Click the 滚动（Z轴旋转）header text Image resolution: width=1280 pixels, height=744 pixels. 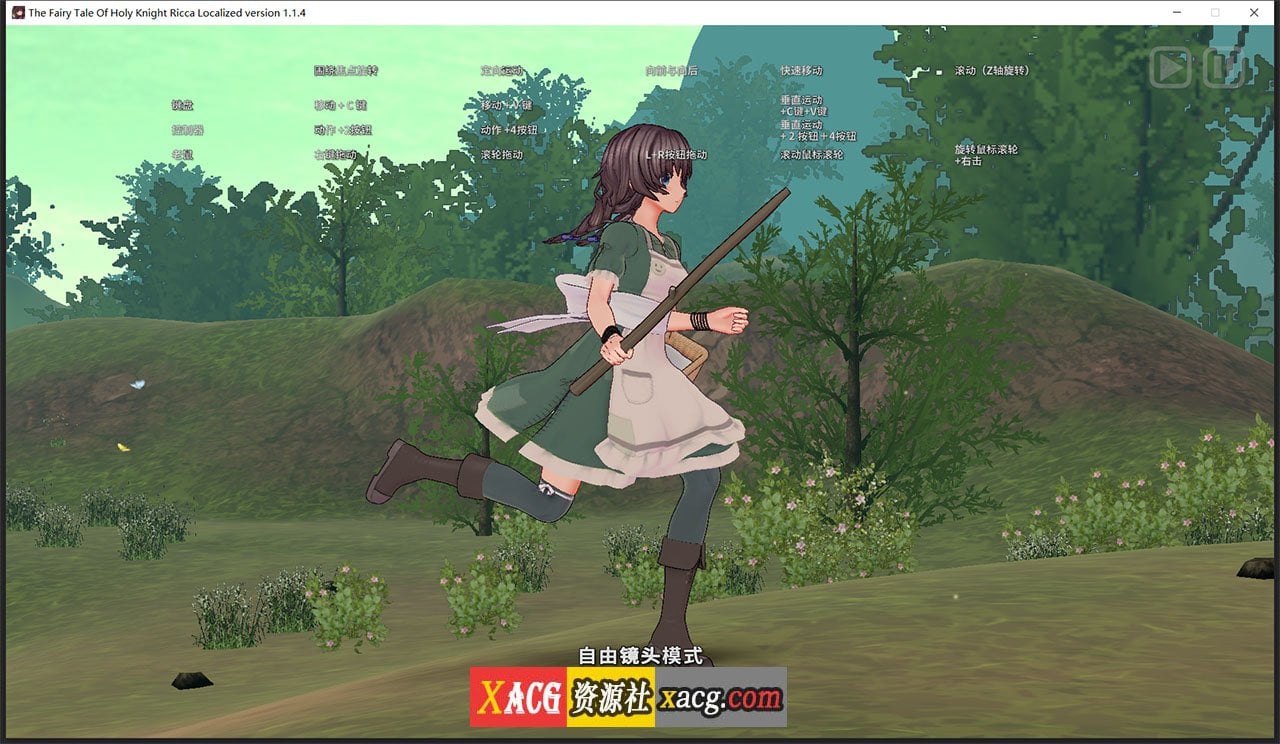(x=990, y=70)
